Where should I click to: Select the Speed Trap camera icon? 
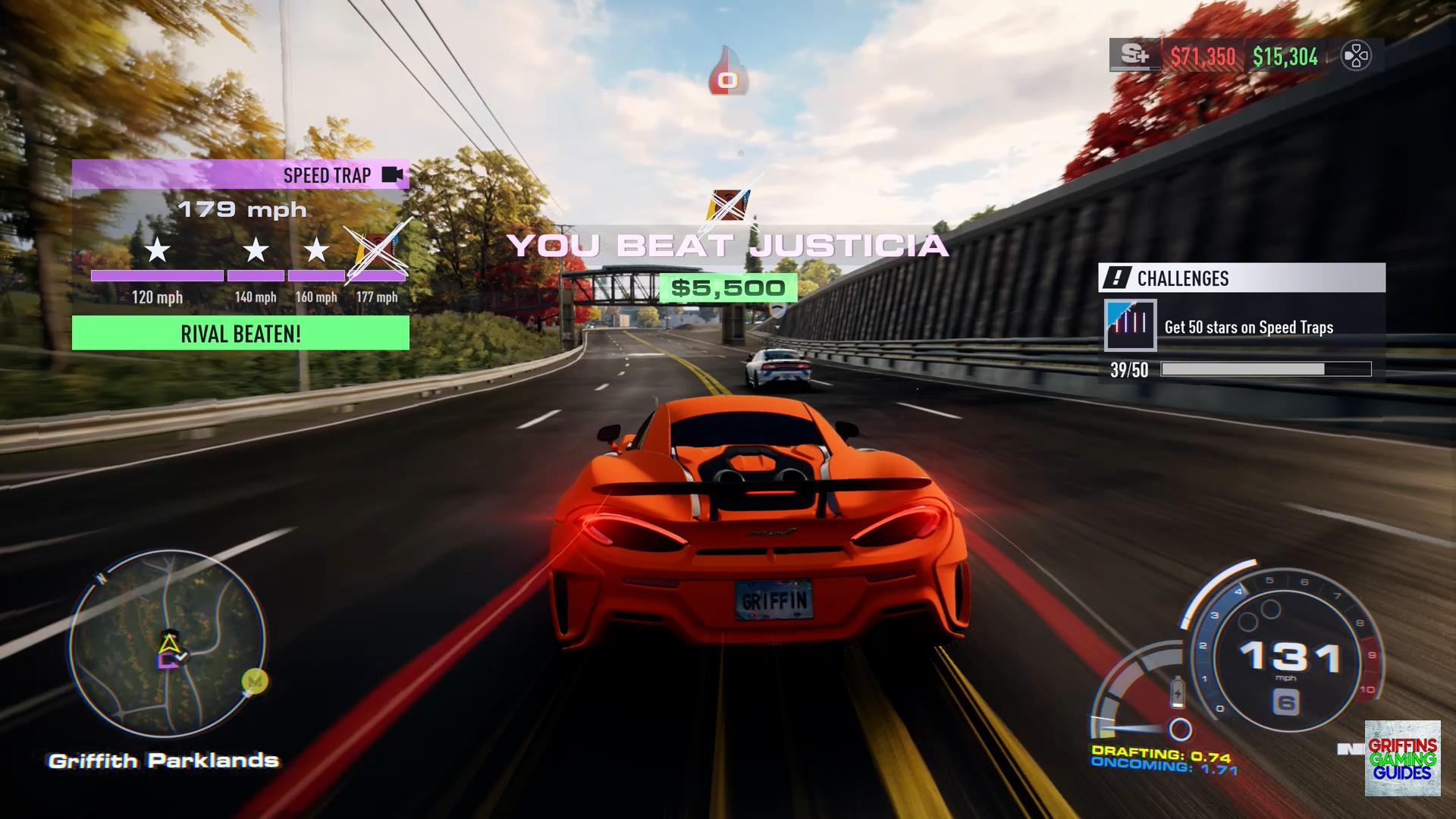[392, 175]
